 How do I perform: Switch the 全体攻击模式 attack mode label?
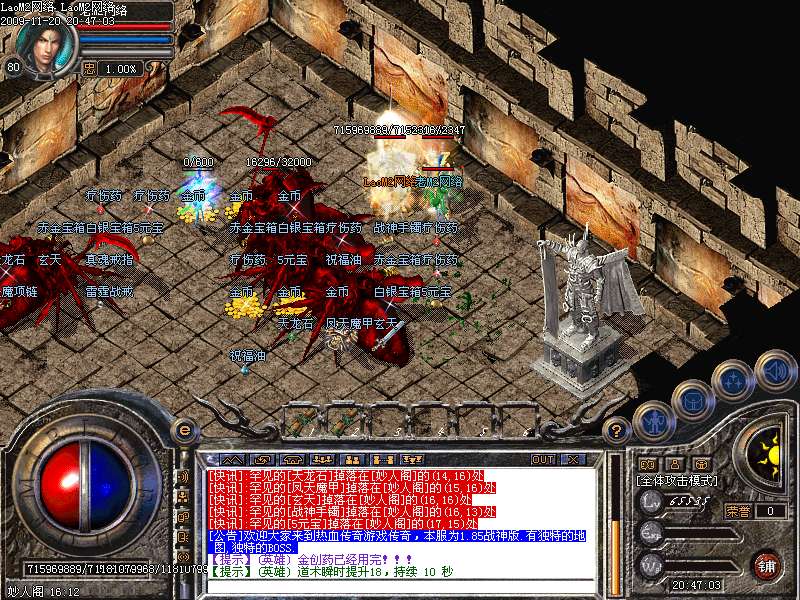tap(678, 480)
